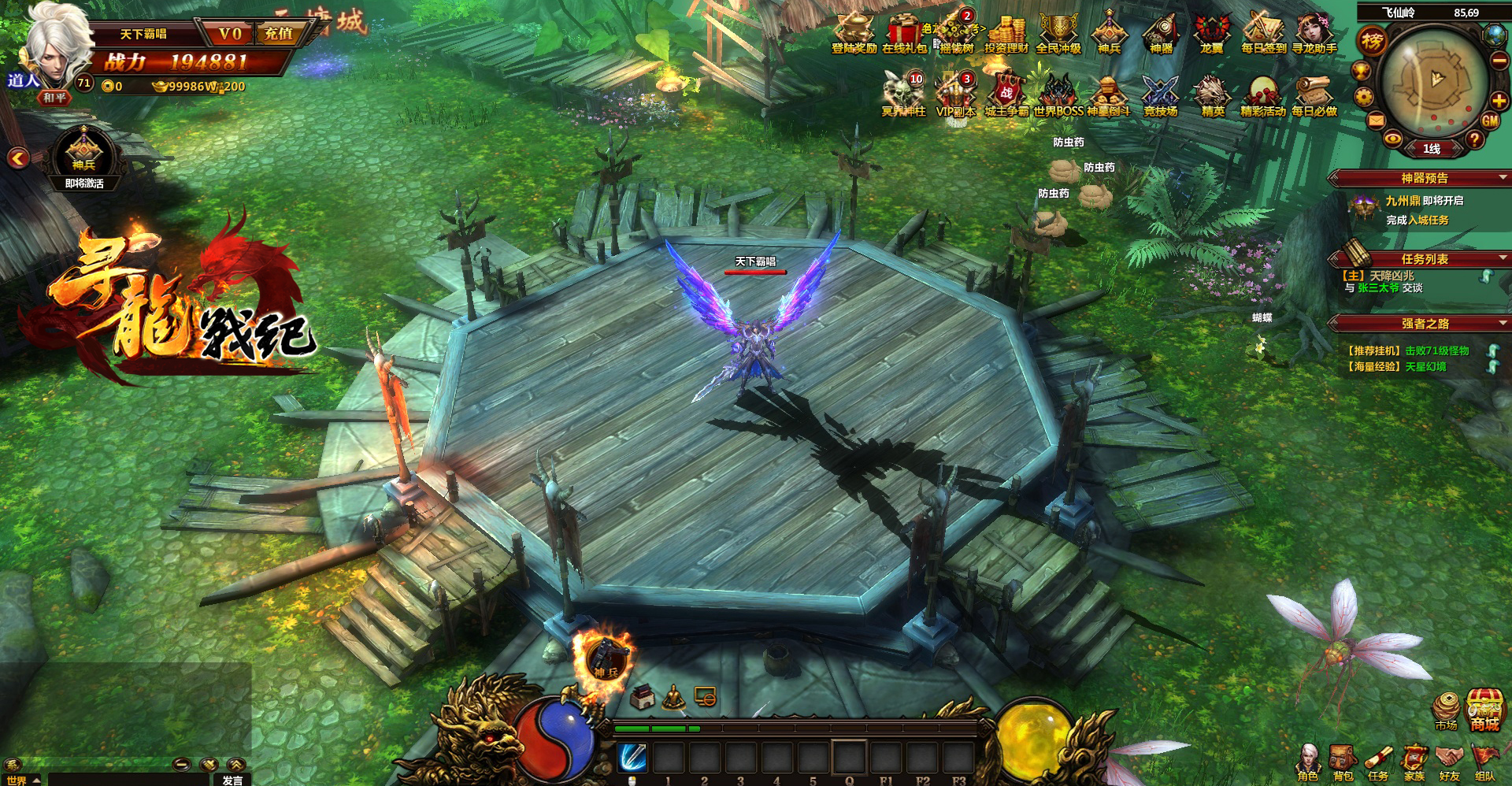Activate the blue slash skill slot
The width and height of the screenshot is (1512, 786).
click(632, 758)
